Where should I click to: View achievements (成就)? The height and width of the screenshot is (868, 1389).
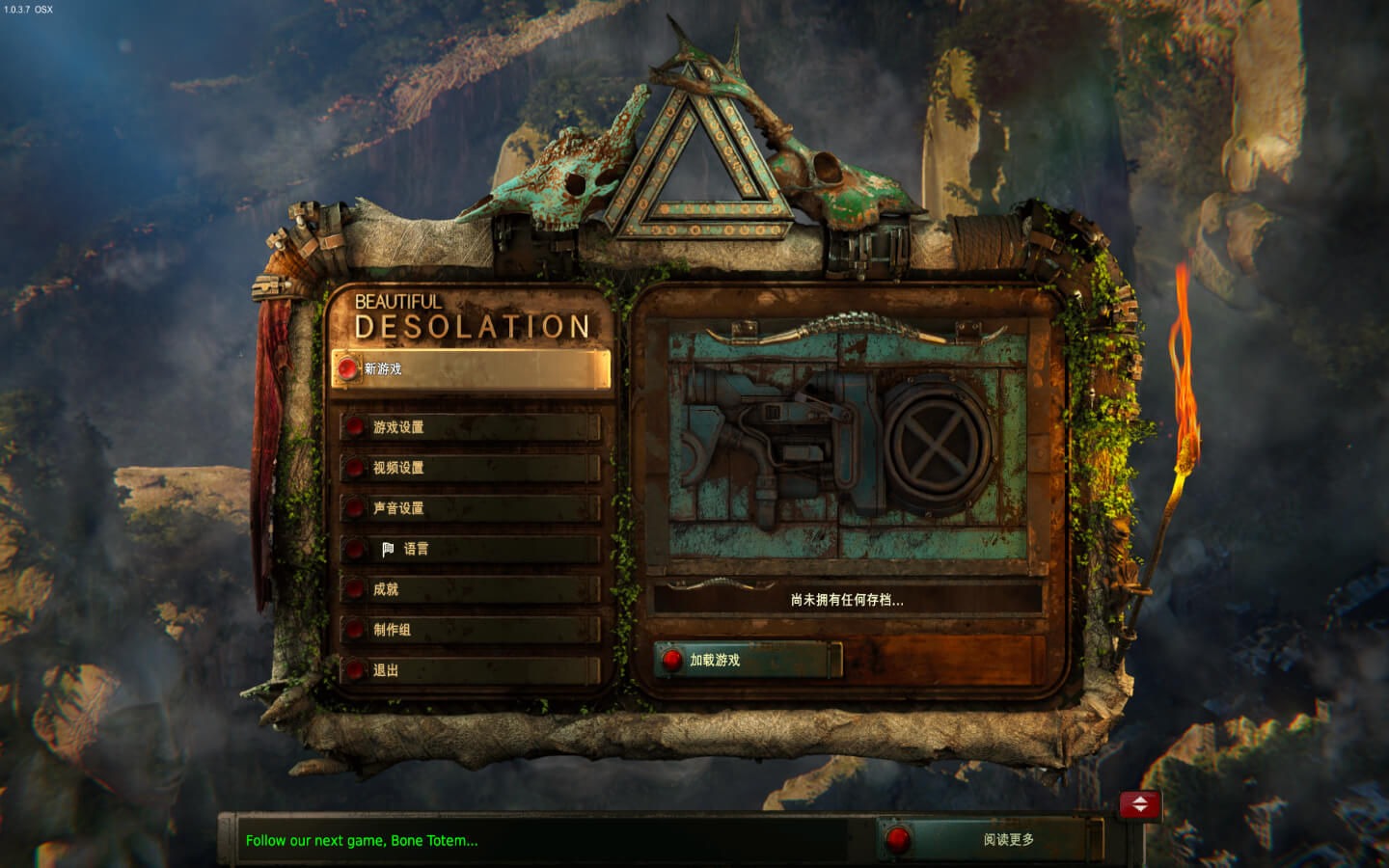(x=471, y=589)
